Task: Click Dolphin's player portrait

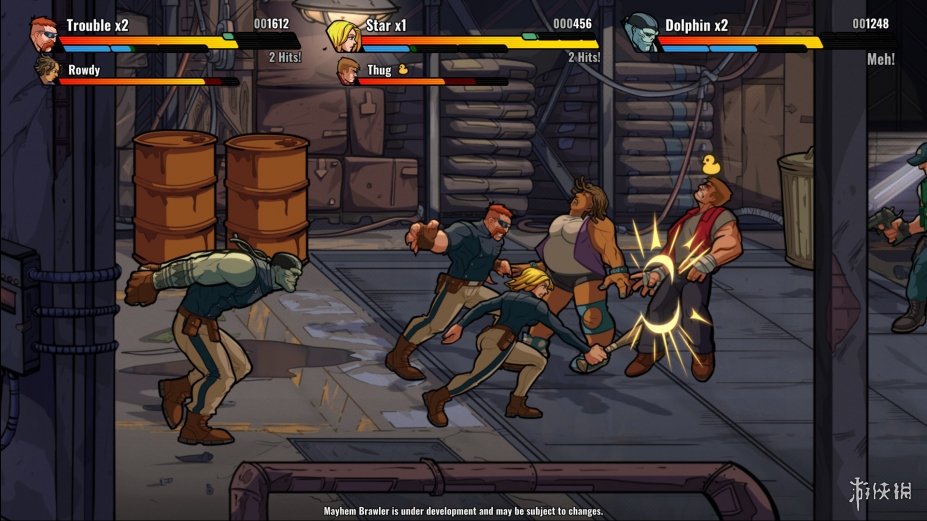Action: 641,33
